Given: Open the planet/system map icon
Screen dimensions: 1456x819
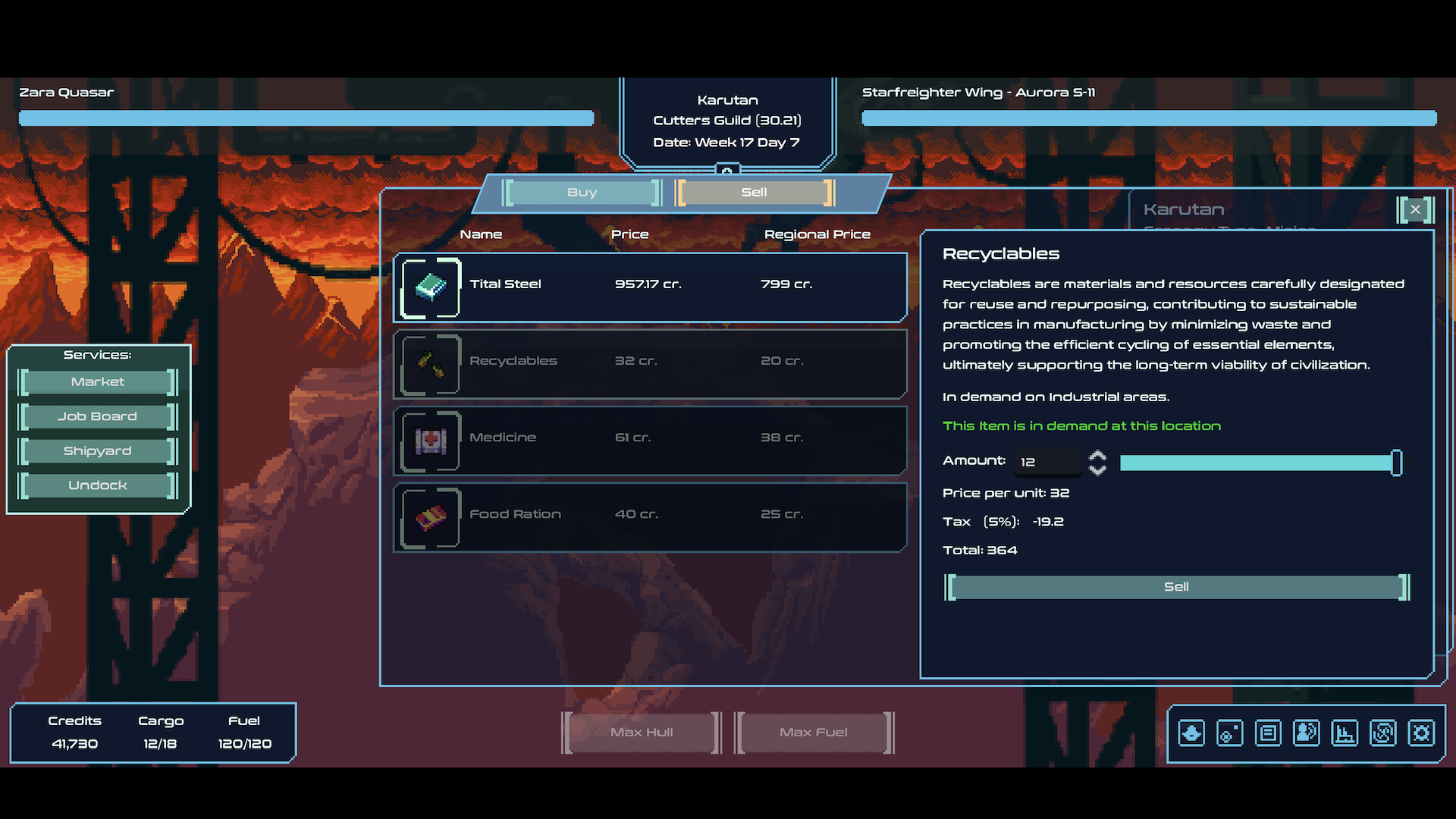Looking at the screenshot, I should [1230, 733].
